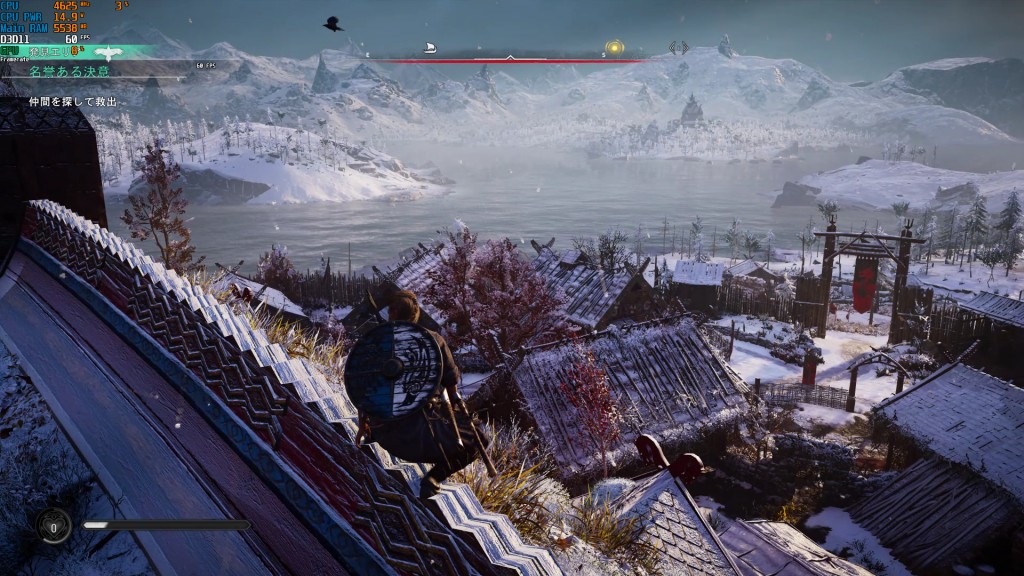Image resolution: width=1024 pixels, height=576 pixels.
Task: Click the quest objective 仲間を探して救出
Action: (72, 102)
